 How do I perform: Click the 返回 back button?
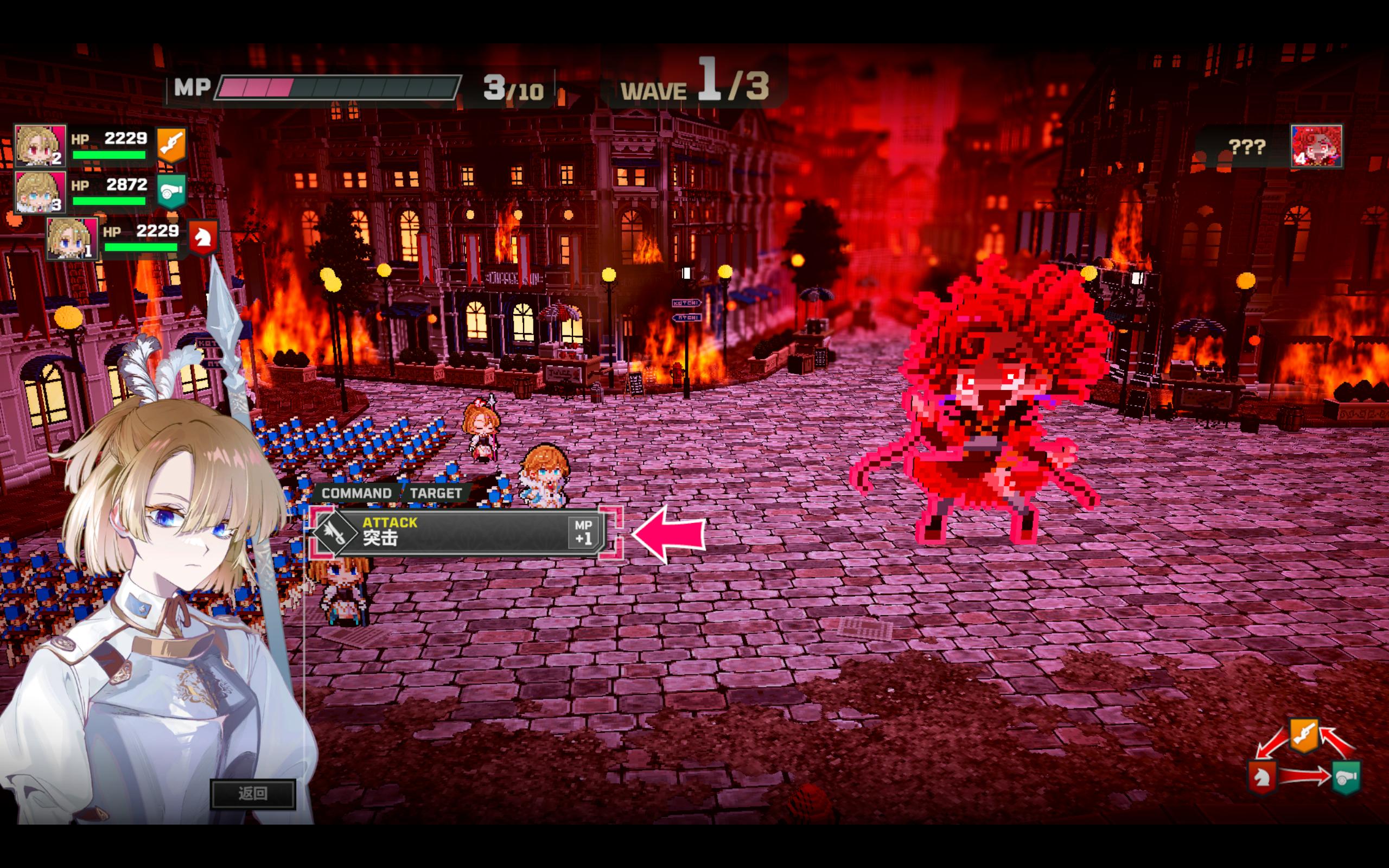[x=253, y=793]
